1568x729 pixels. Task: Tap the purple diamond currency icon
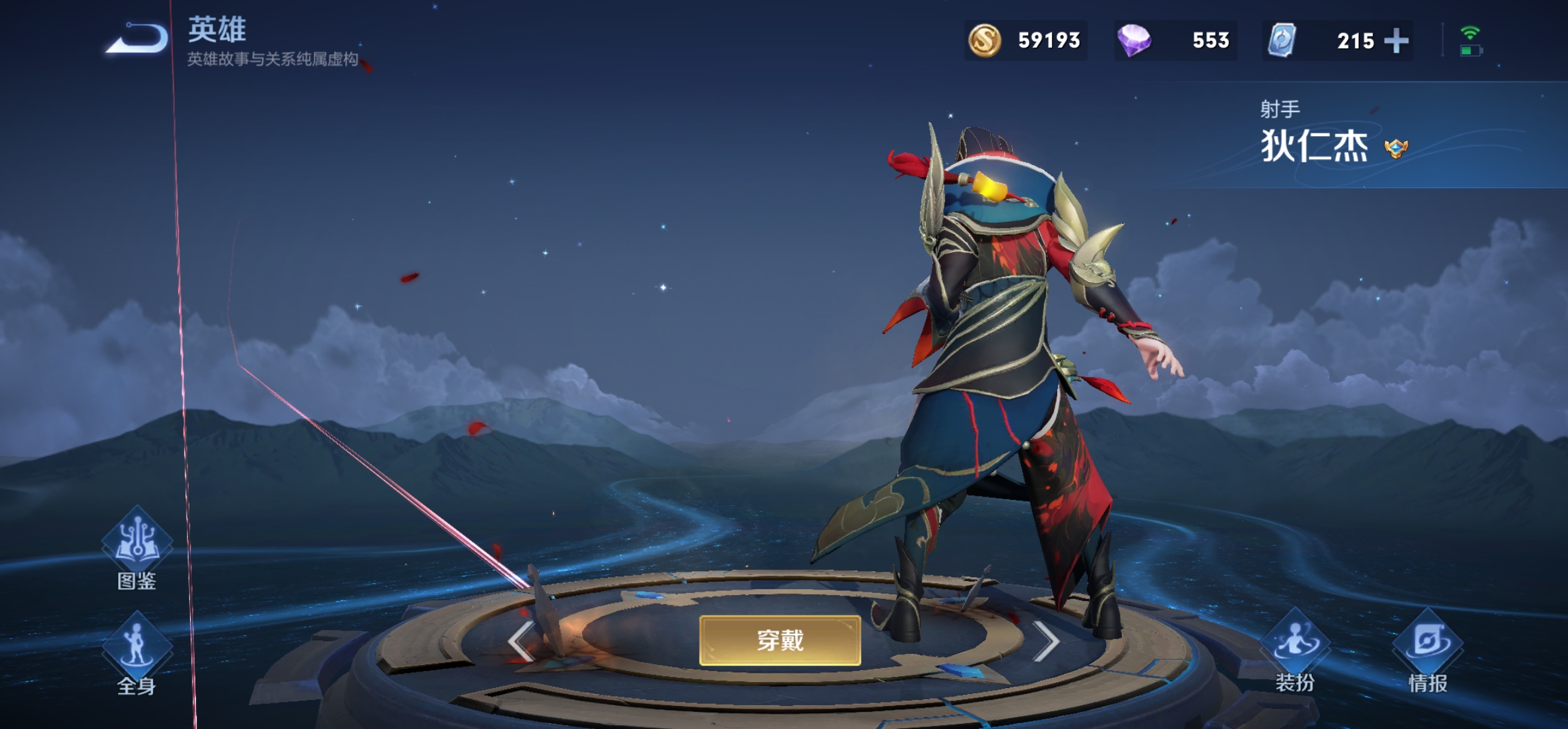tap(1134, 40)
